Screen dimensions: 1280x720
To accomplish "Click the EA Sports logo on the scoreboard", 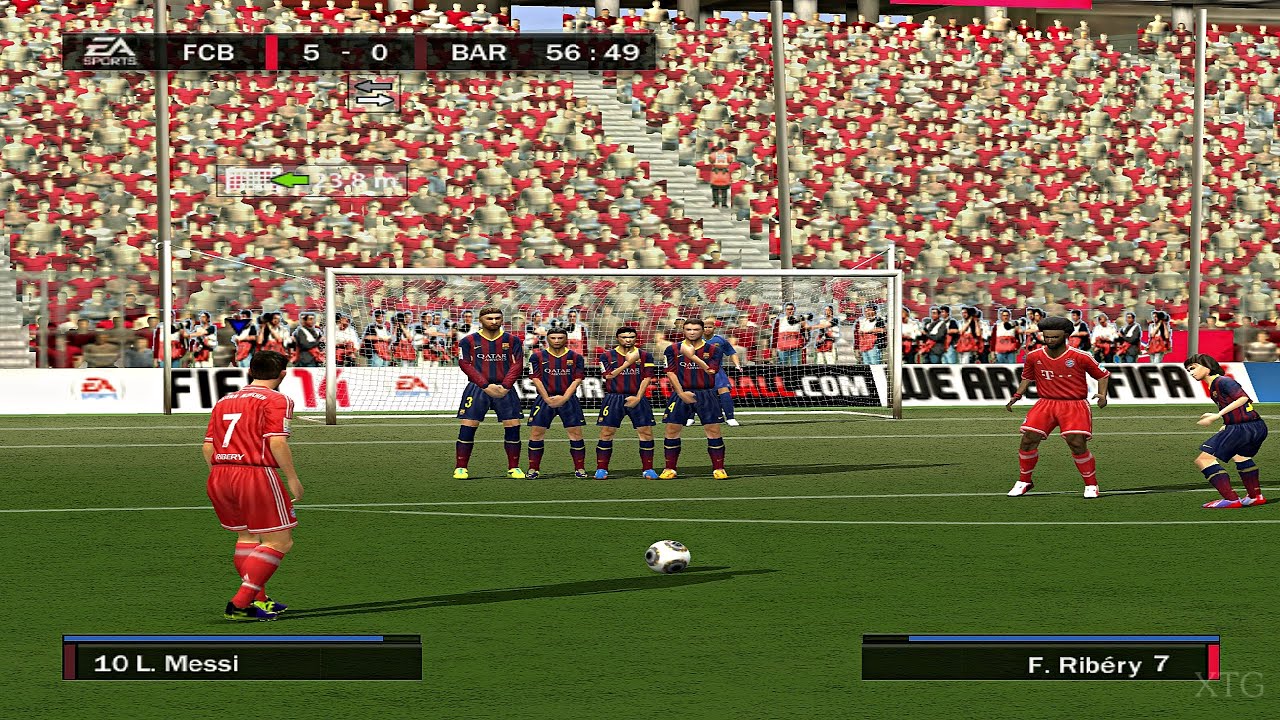I will [x=108, y=51].
